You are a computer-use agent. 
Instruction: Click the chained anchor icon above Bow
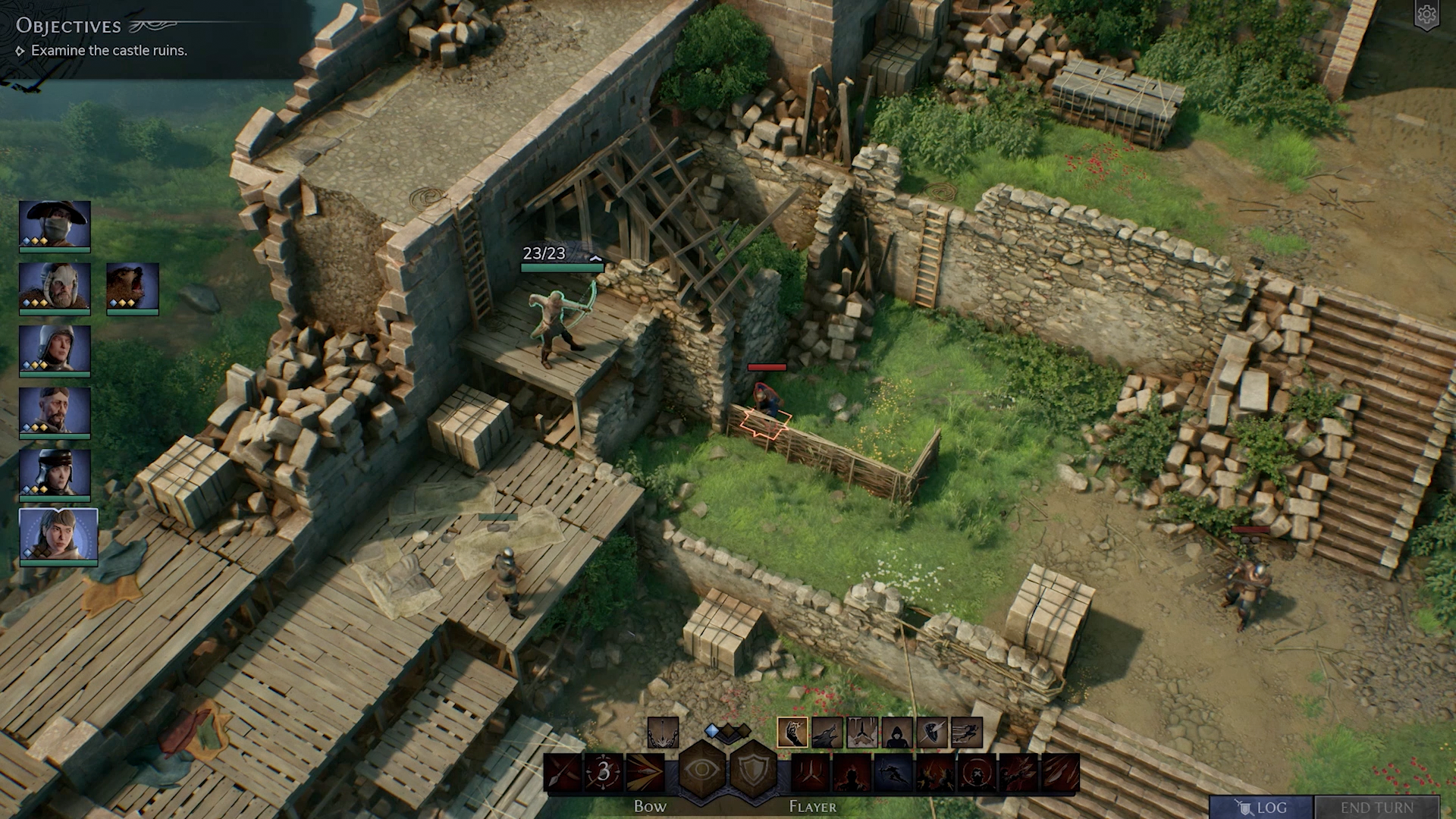coord(663,733)
